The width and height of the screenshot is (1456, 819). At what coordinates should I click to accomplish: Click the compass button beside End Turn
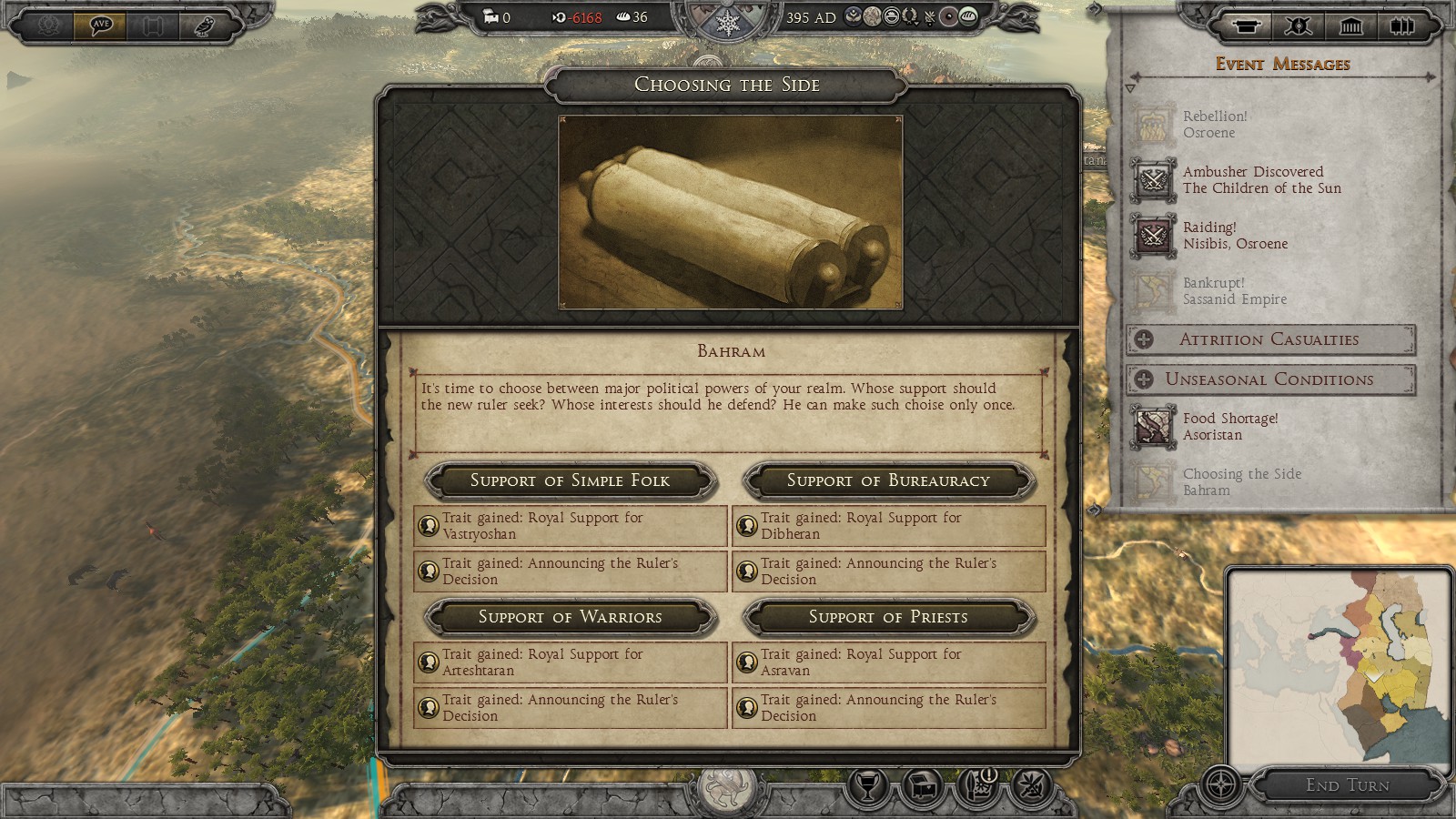(1220, 784)
